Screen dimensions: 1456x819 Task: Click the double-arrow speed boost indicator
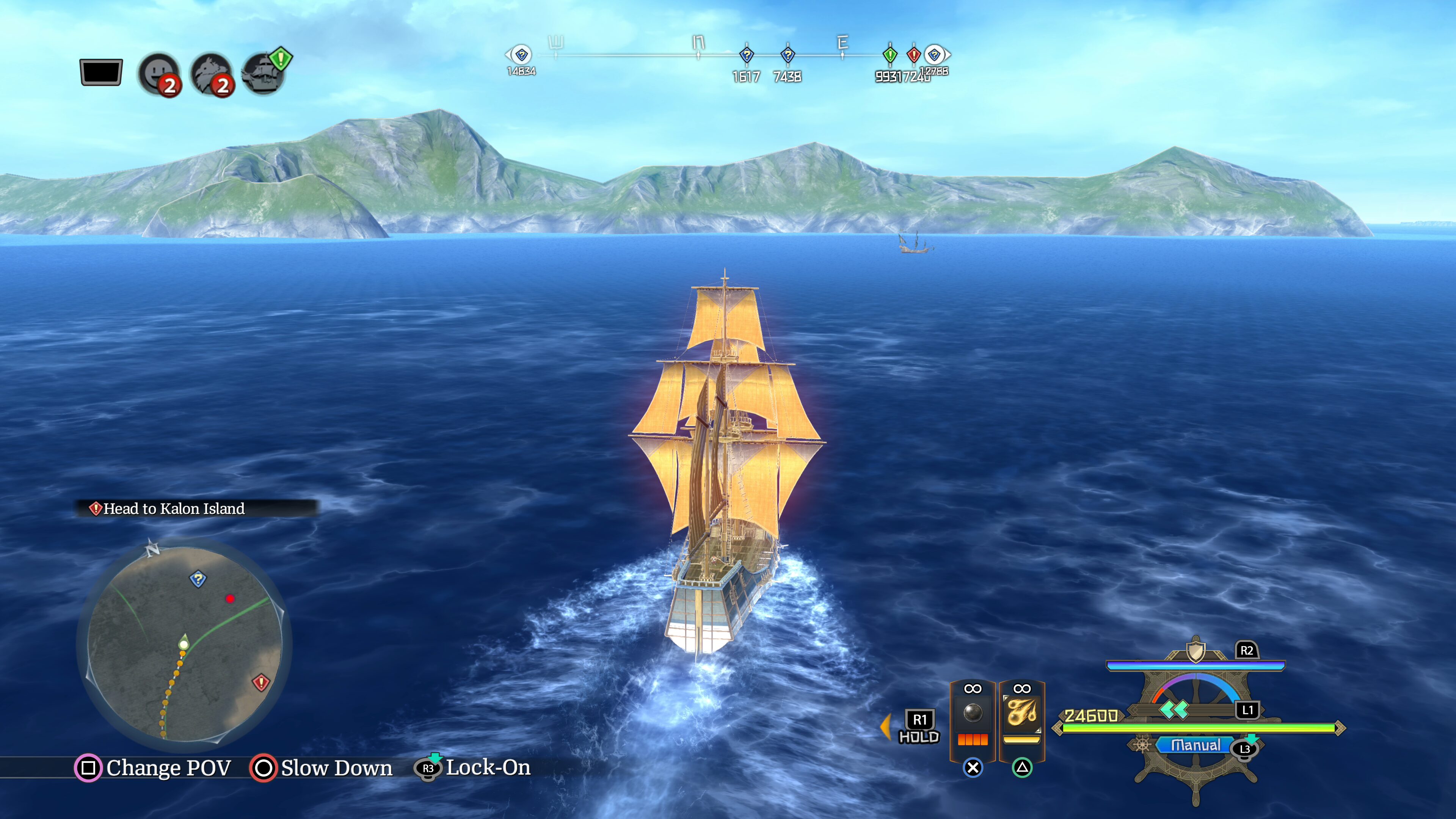(x=1174, y=710)
